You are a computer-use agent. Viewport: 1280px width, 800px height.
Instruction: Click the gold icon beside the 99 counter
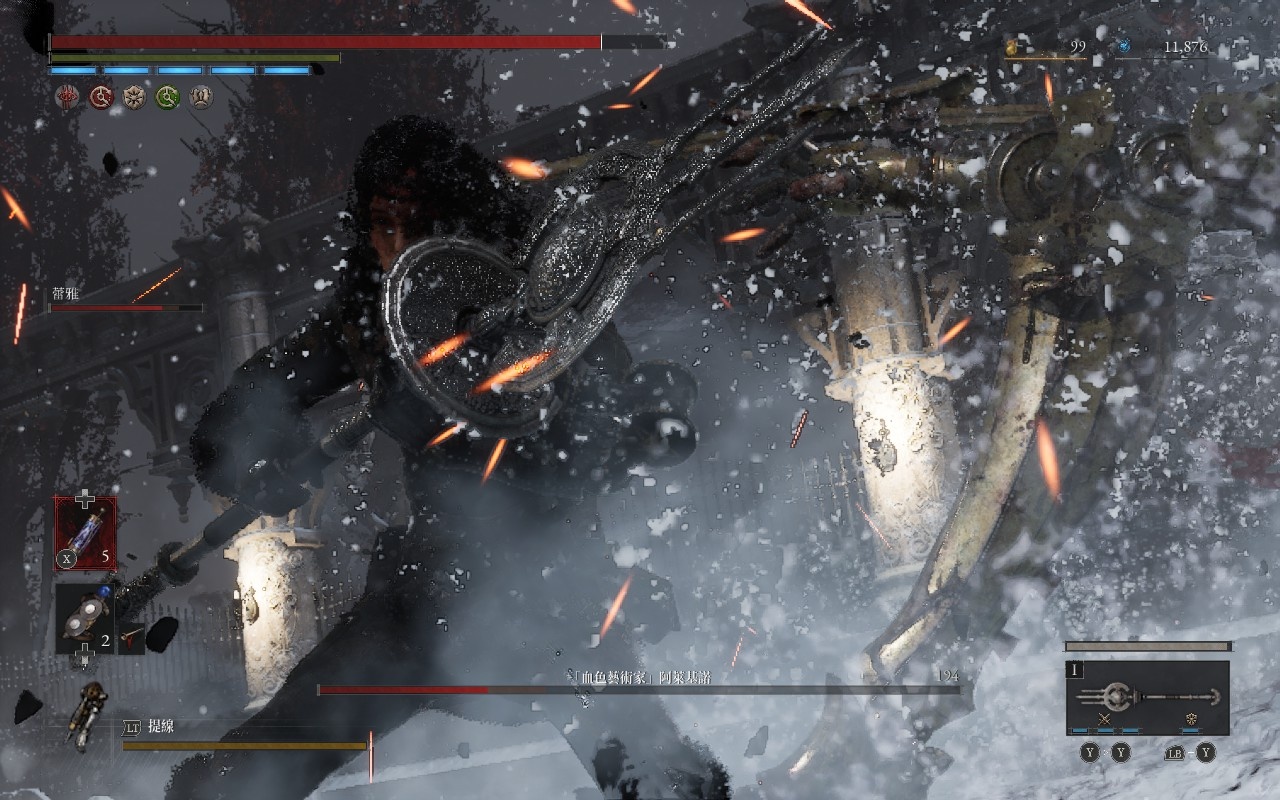(x=1012, y=46)
